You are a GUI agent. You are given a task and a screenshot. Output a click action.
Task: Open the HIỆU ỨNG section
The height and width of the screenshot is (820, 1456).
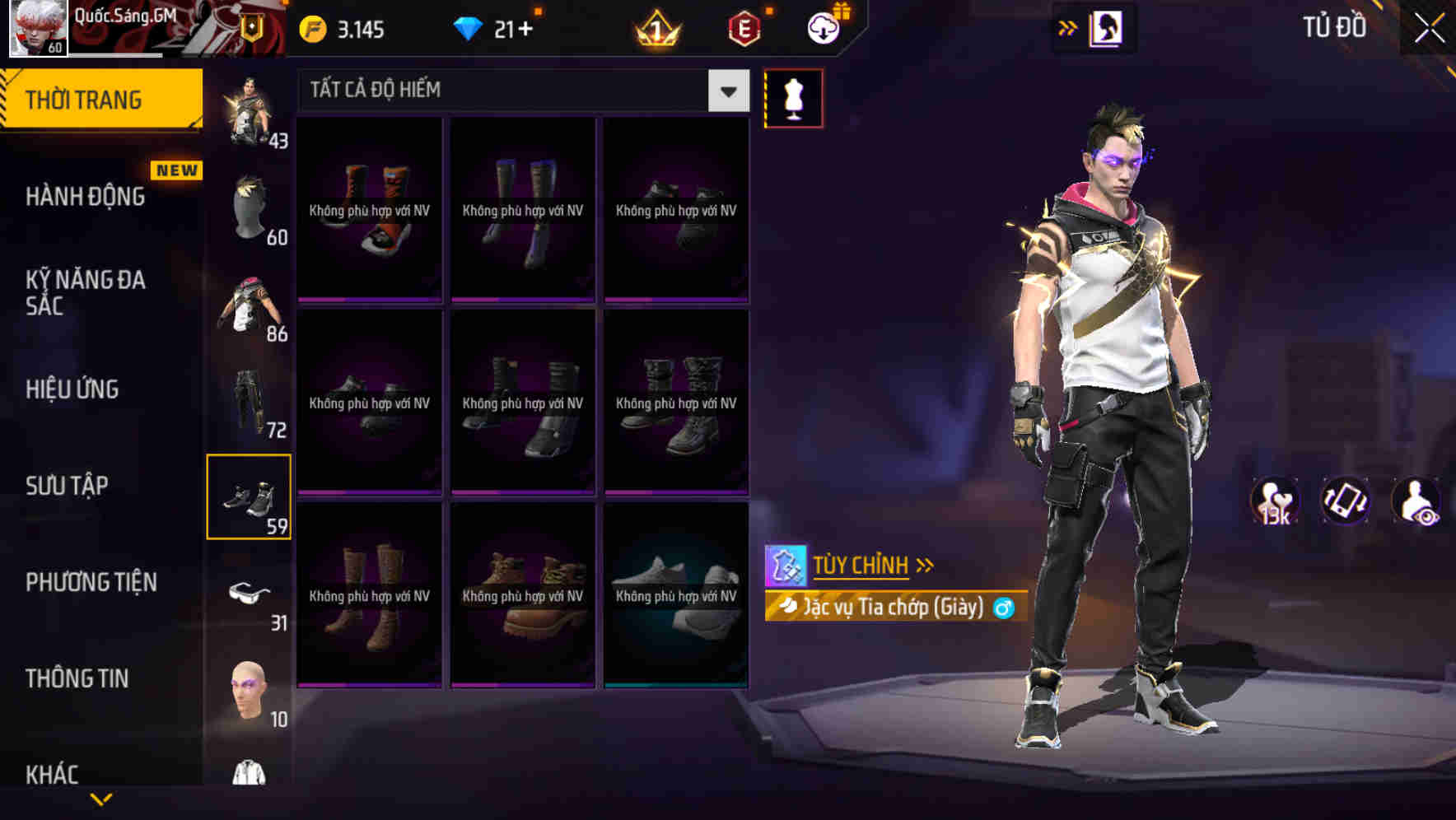click(x=74, y=389)
